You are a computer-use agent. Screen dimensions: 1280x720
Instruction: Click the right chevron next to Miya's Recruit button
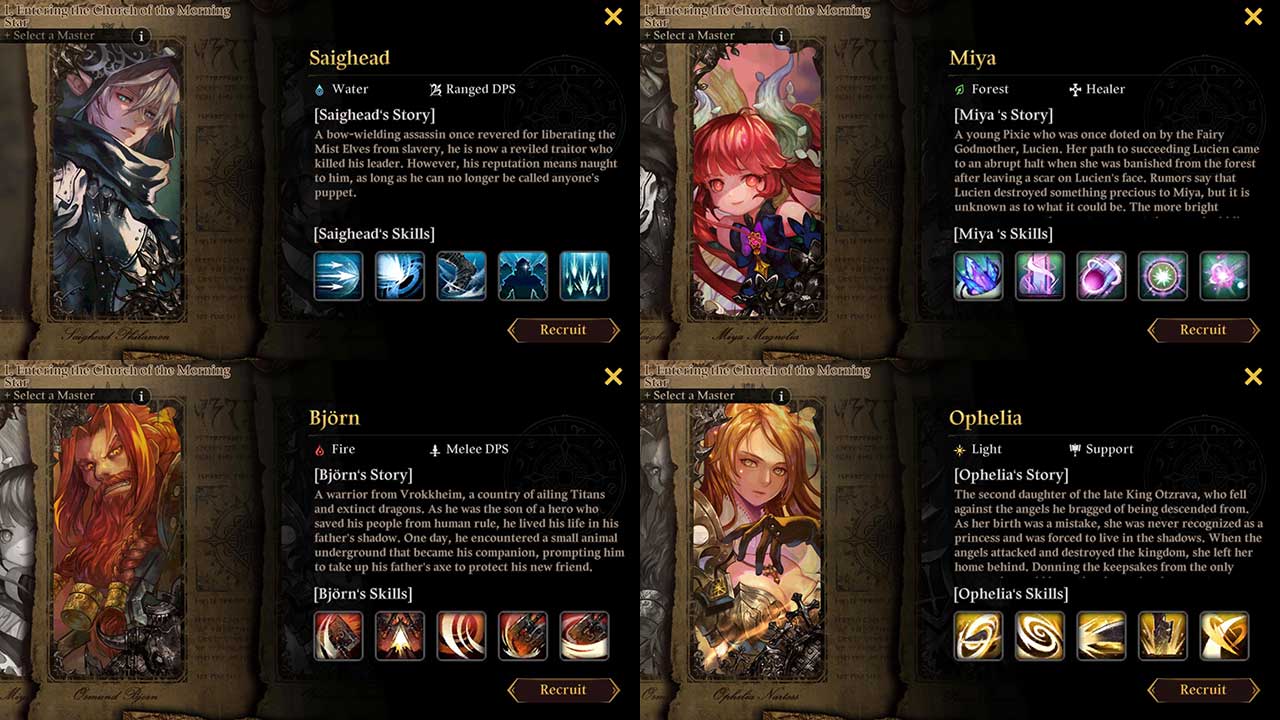1253,330
